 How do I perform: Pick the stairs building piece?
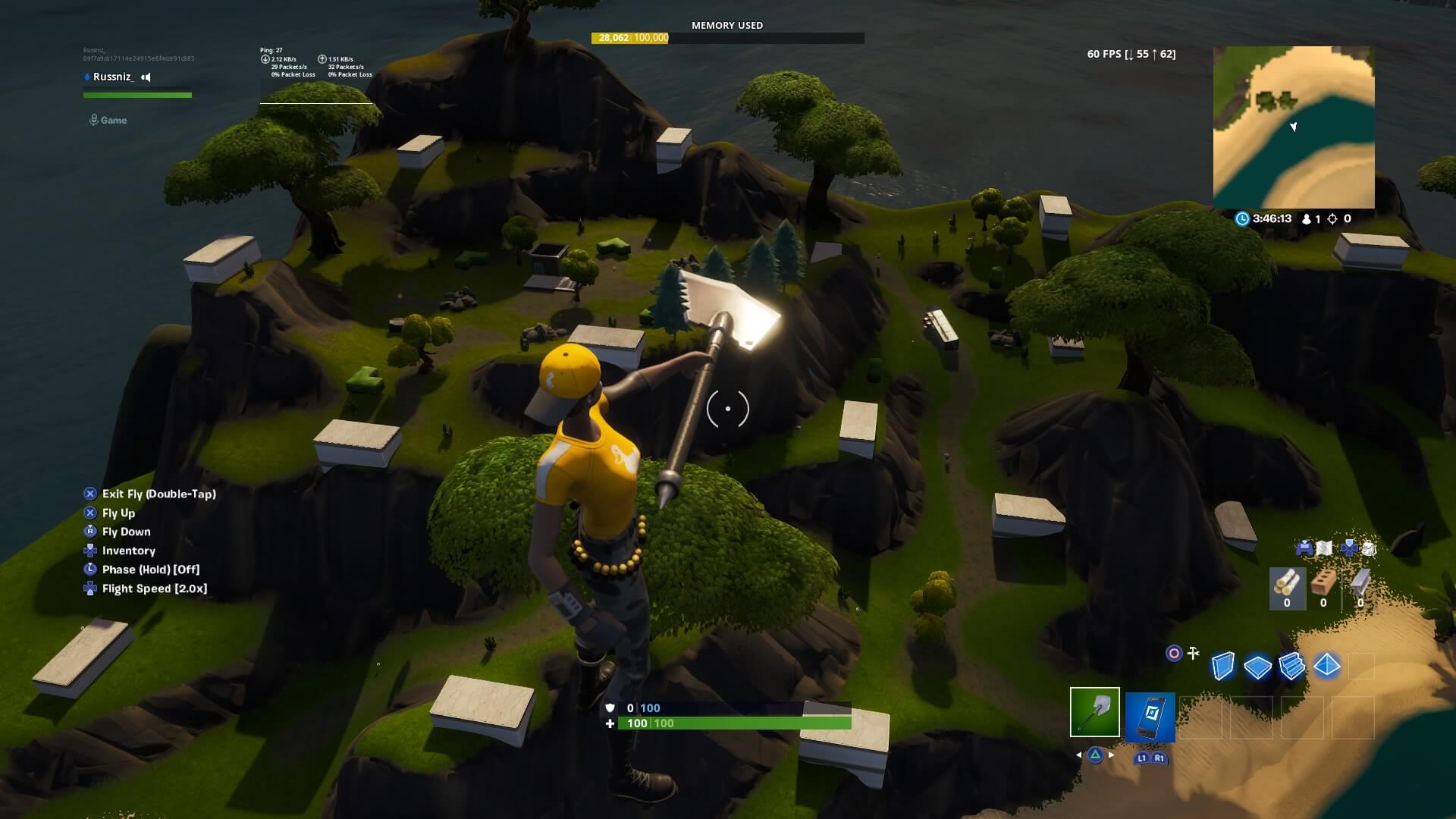point(1291,667)
